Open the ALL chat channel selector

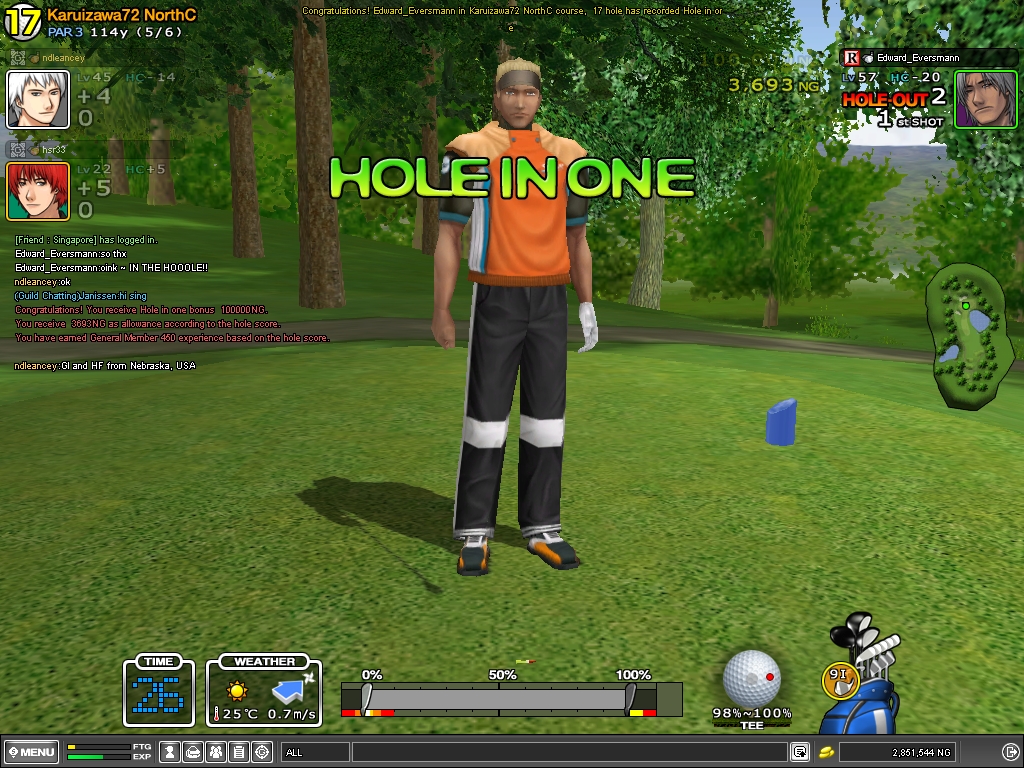[315, 752]
